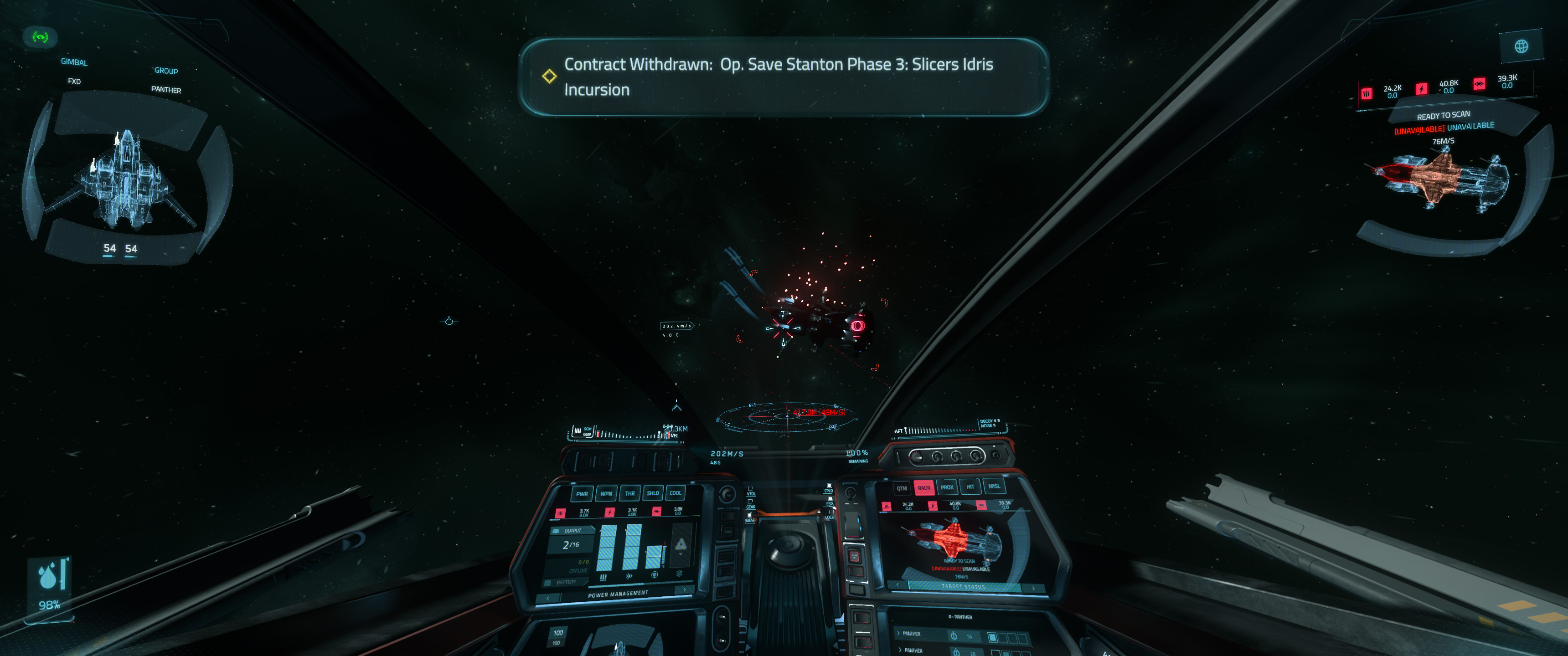The image size is (1568, 656).
Task: Select the thruster chevrons icon on power panel
Action: point(629,576)
